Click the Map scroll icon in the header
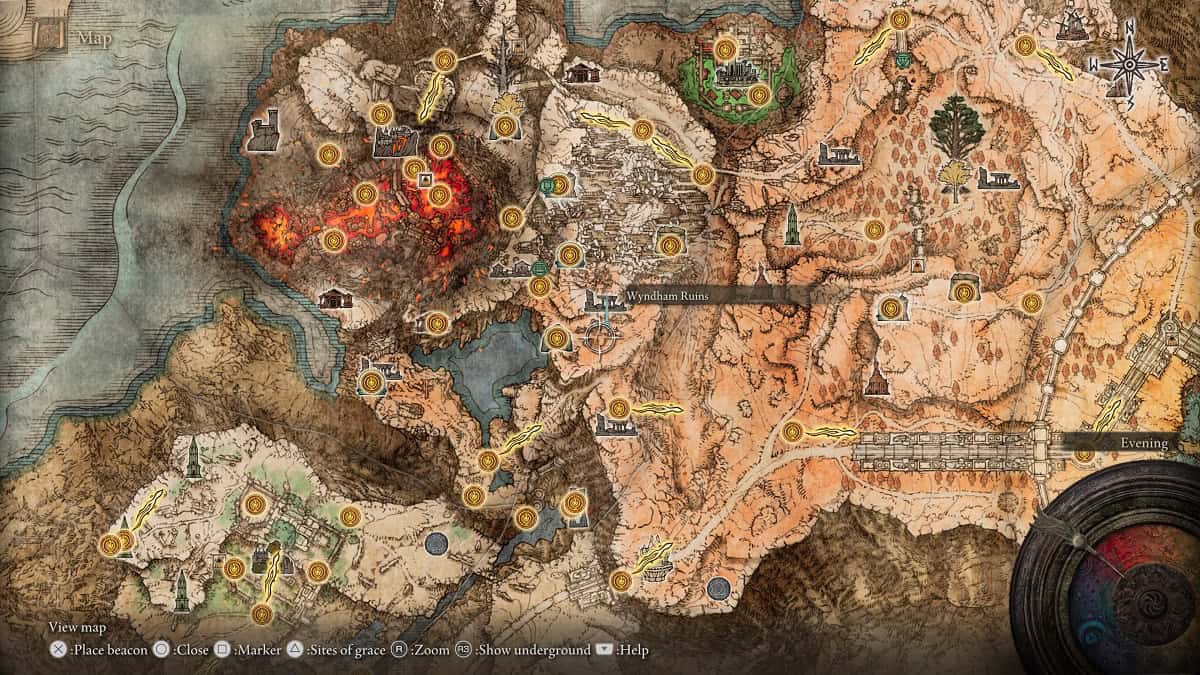This screenshot has height=675, width=1200. tap(48, 37)
